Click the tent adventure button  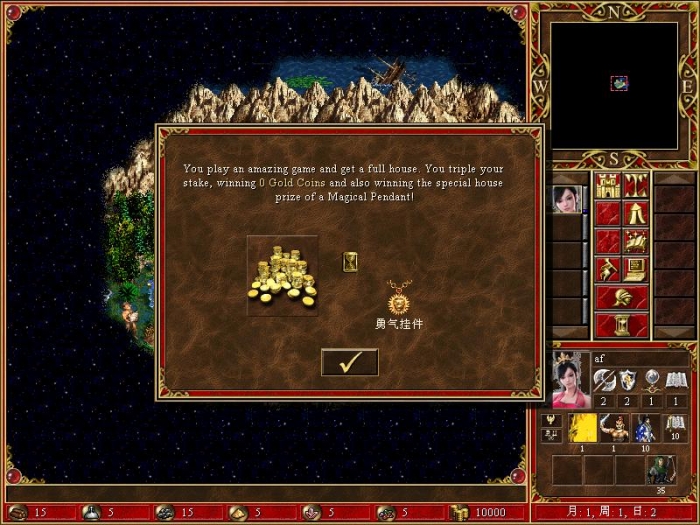coord(635,213)
